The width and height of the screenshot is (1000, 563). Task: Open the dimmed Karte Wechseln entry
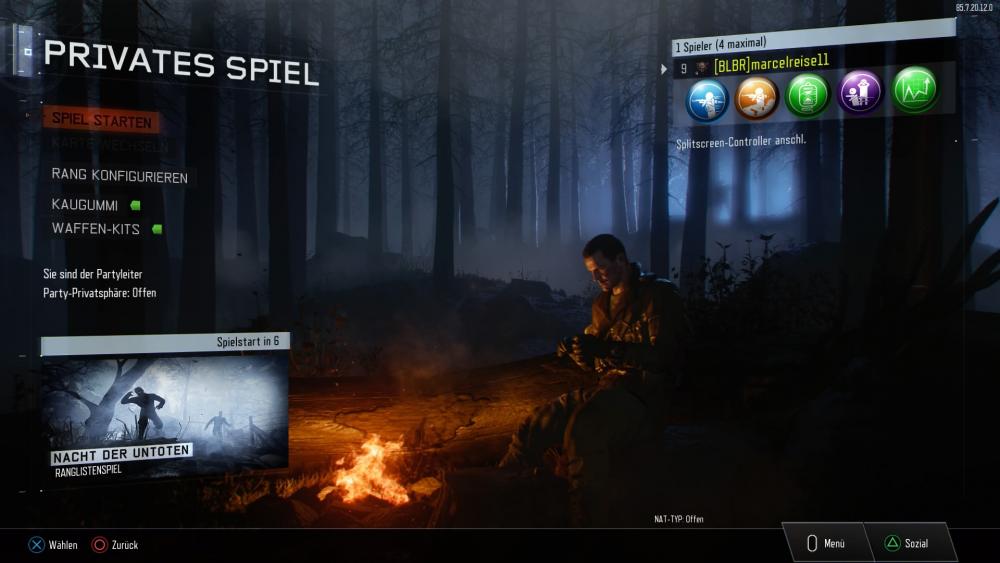pos(111,144)
